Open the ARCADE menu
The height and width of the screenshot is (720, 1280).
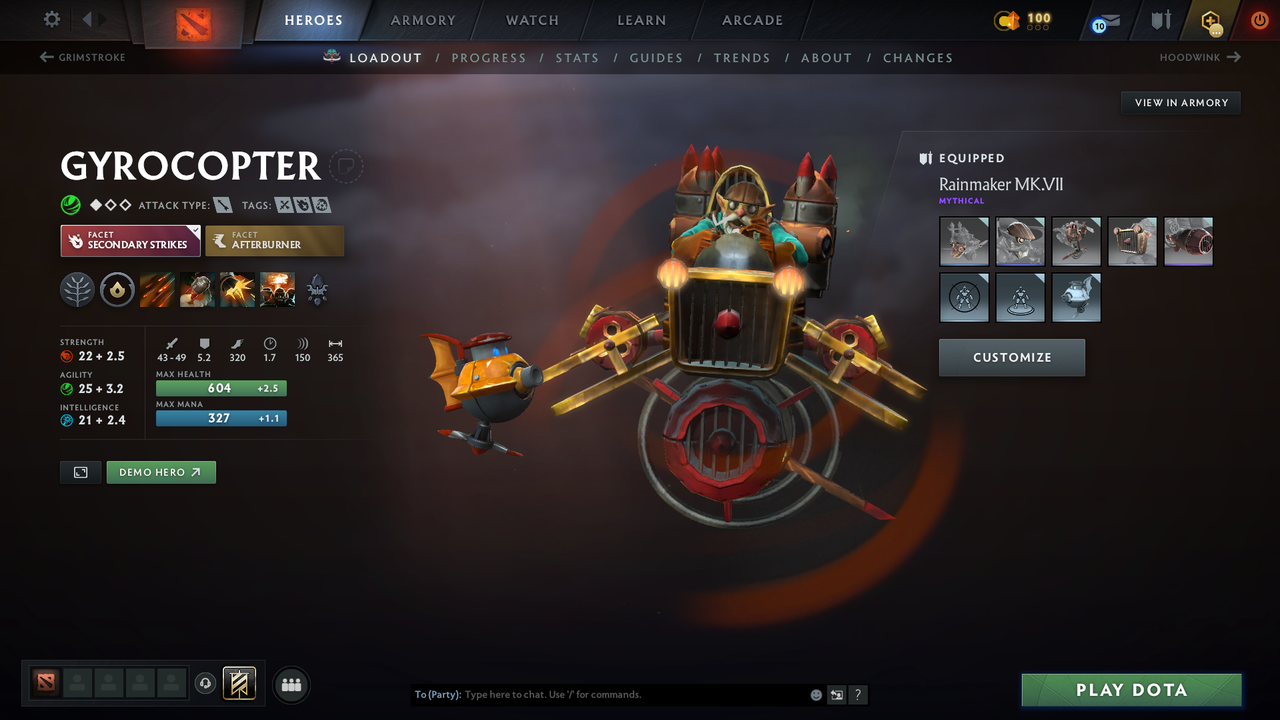coord(751,20)
